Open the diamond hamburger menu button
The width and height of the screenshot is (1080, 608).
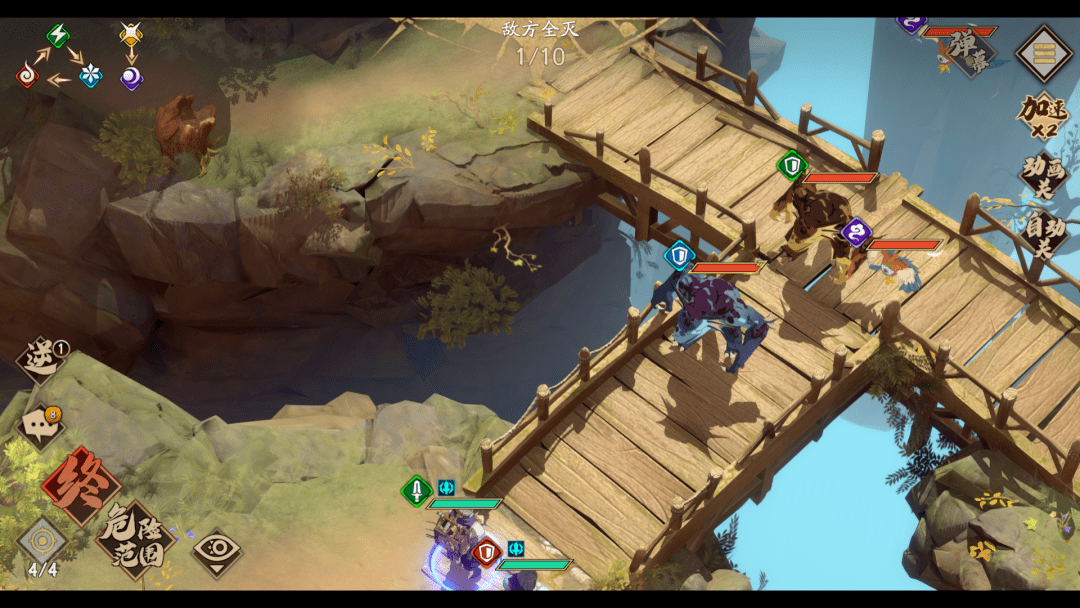point(1044,53)
